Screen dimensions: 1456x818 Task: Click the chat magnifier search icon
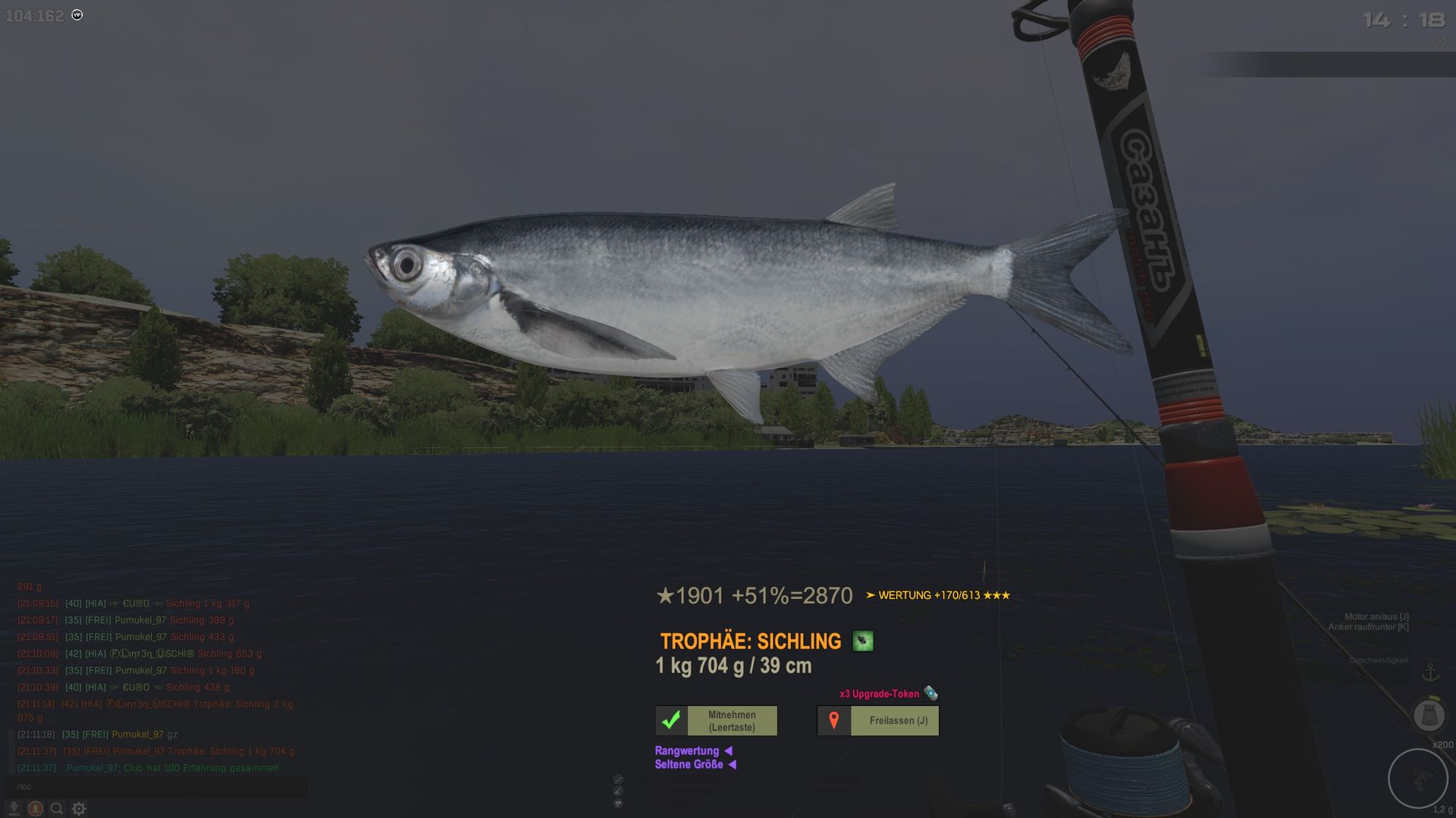(x=56, y=809)
